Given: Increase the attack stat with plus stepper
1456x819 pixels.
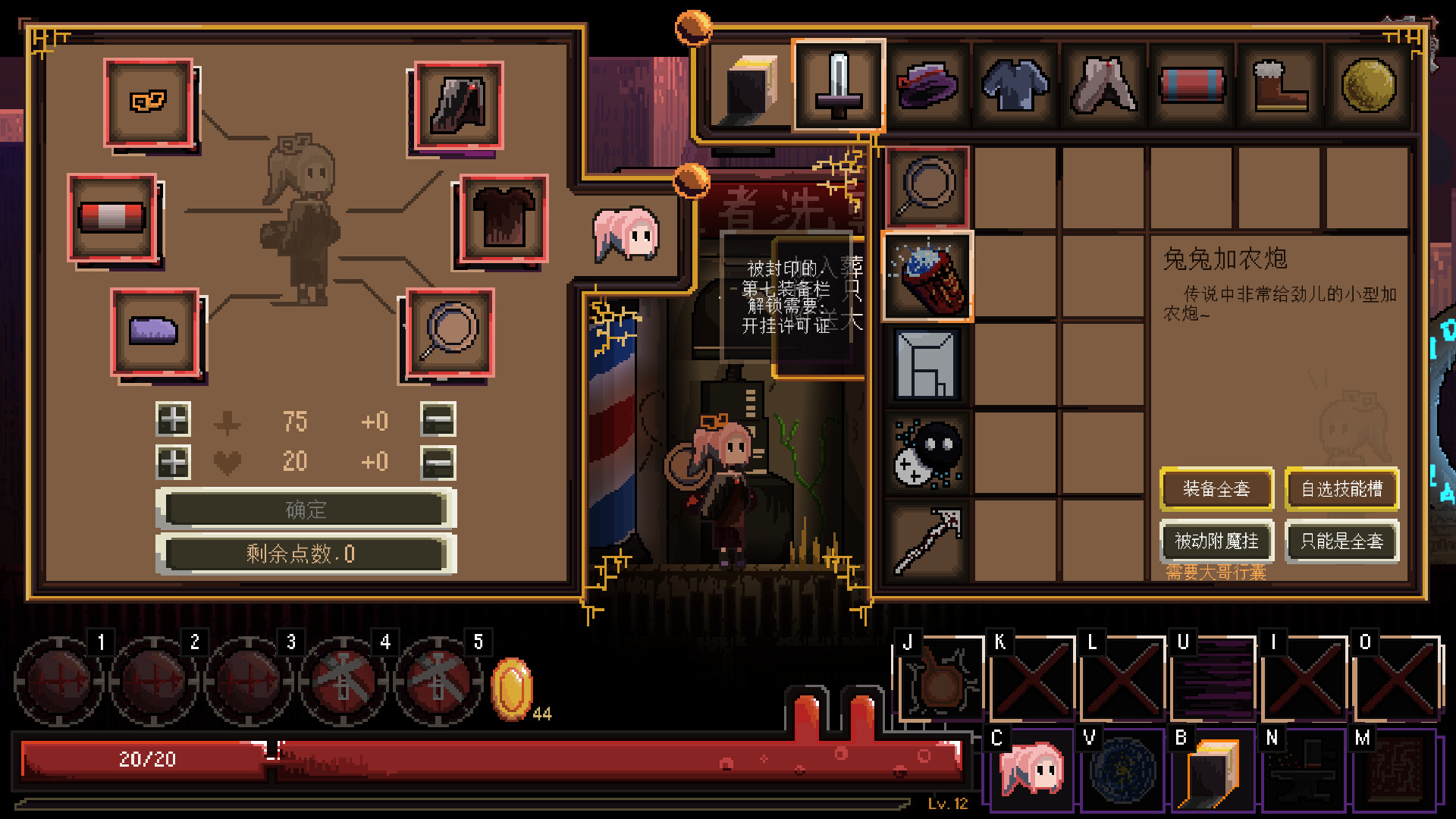Looking at the screenshot, I should (x=172, y=421).
